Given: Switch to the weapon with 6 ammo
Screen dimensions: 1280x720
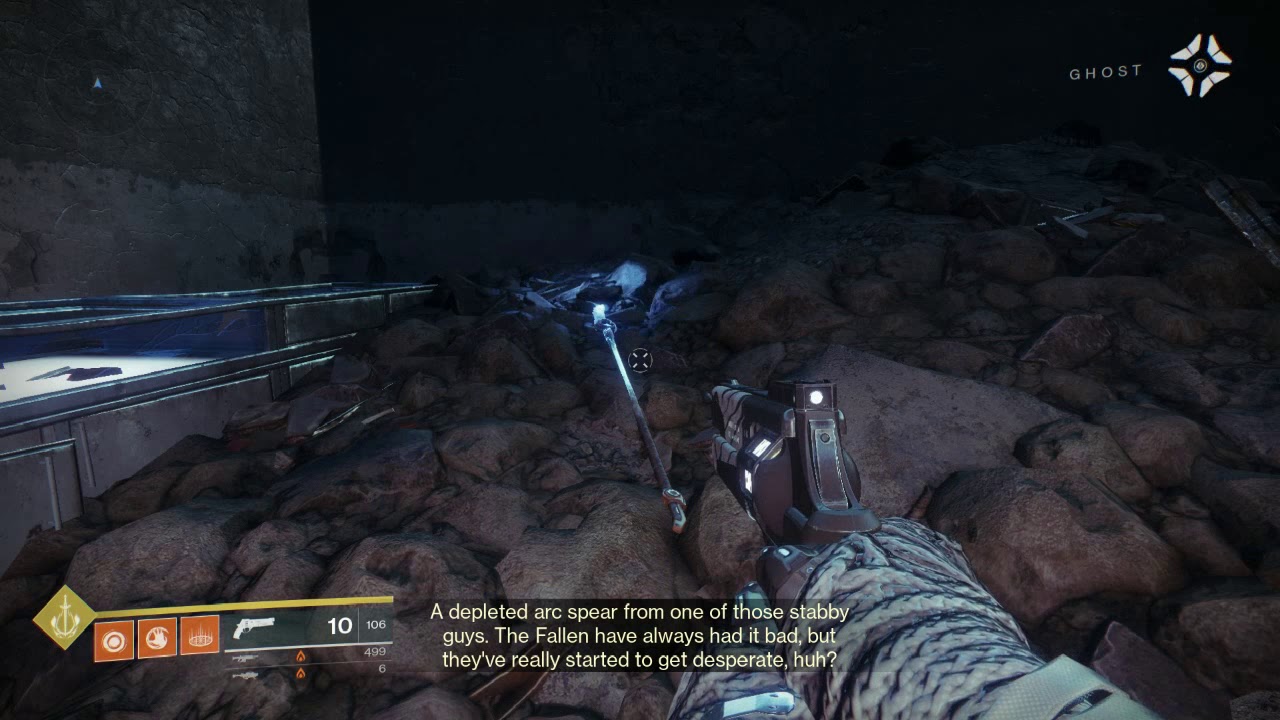Looking at the screenshot, I should (246, 675).
